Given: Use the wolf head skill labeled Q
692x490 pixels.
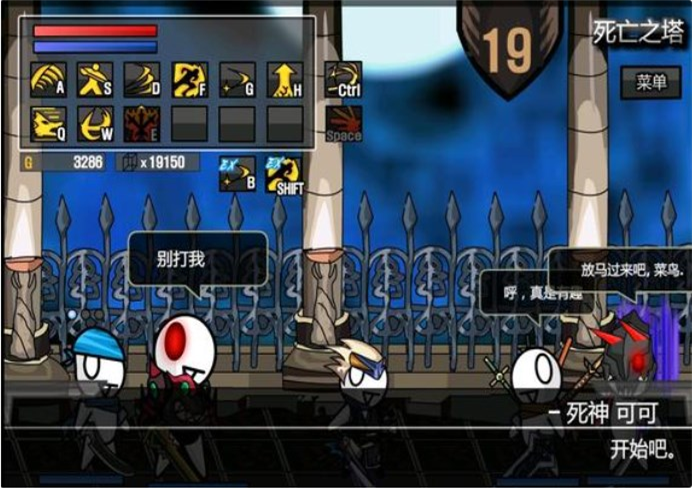Looking at the screenshot, I should click(49, 123).
